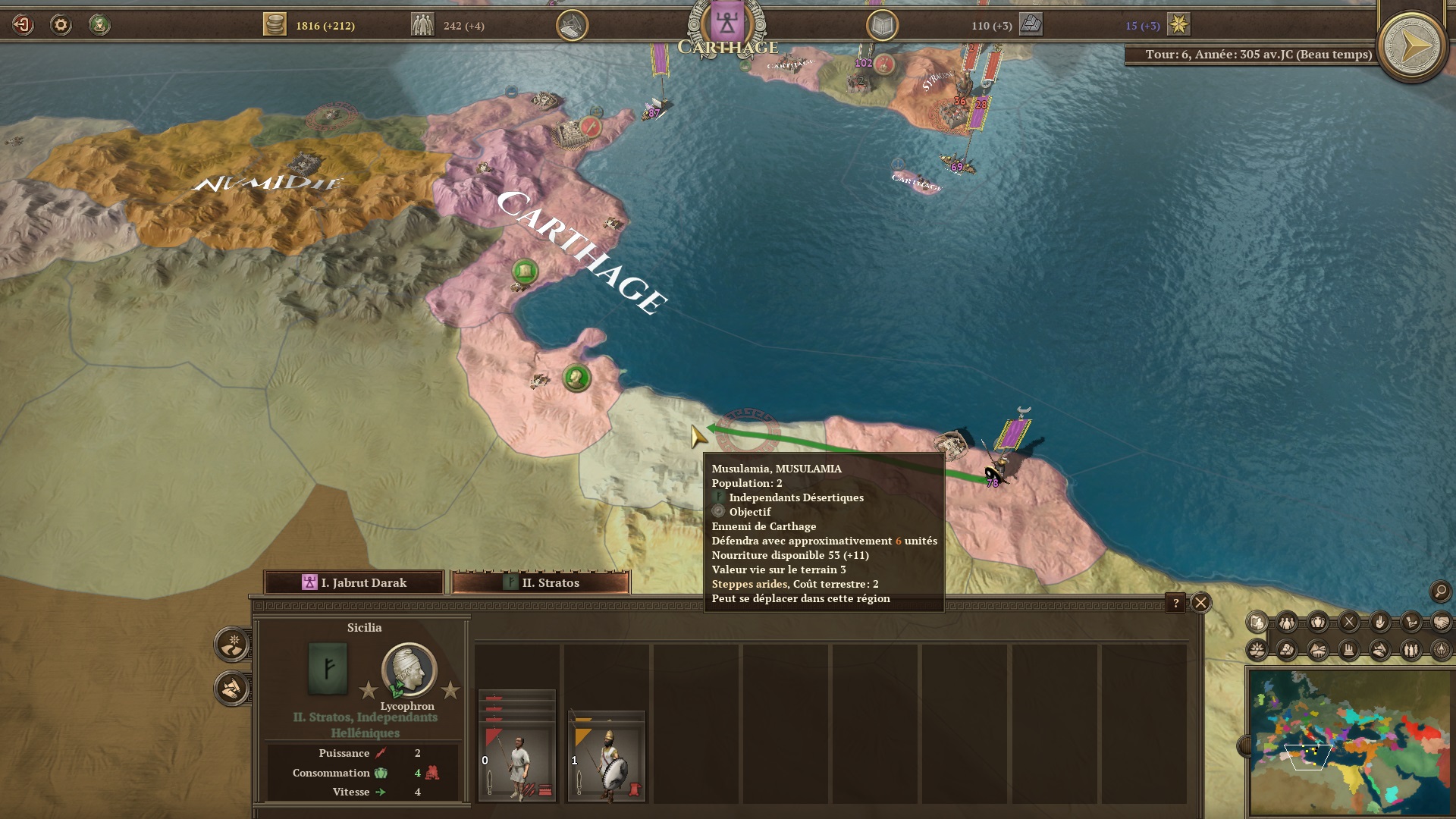Viewport: 1456px width, 819px height.
Task: Click on the world minimap
Action: [1350, 742]
